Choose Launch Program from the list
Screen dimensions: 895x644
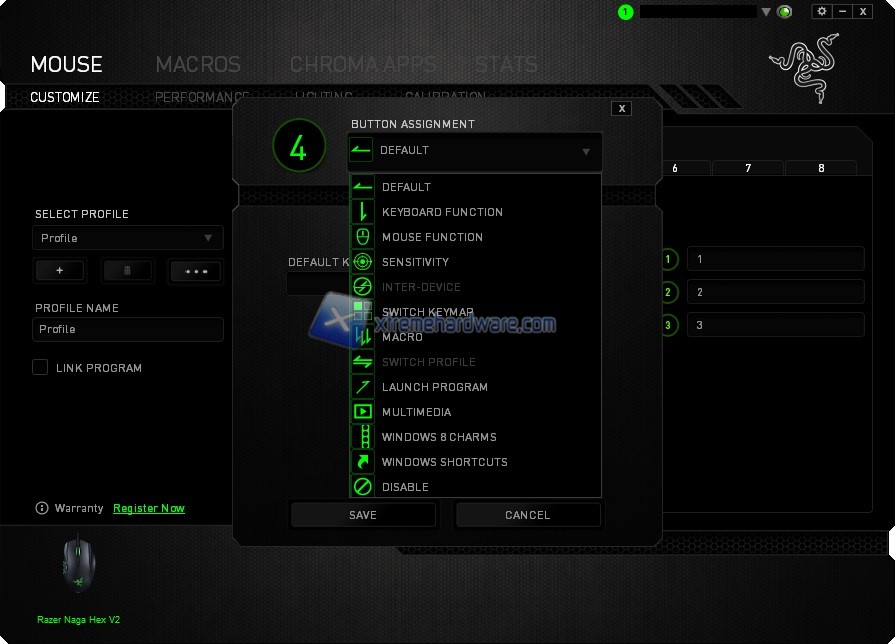coord(434,387)
